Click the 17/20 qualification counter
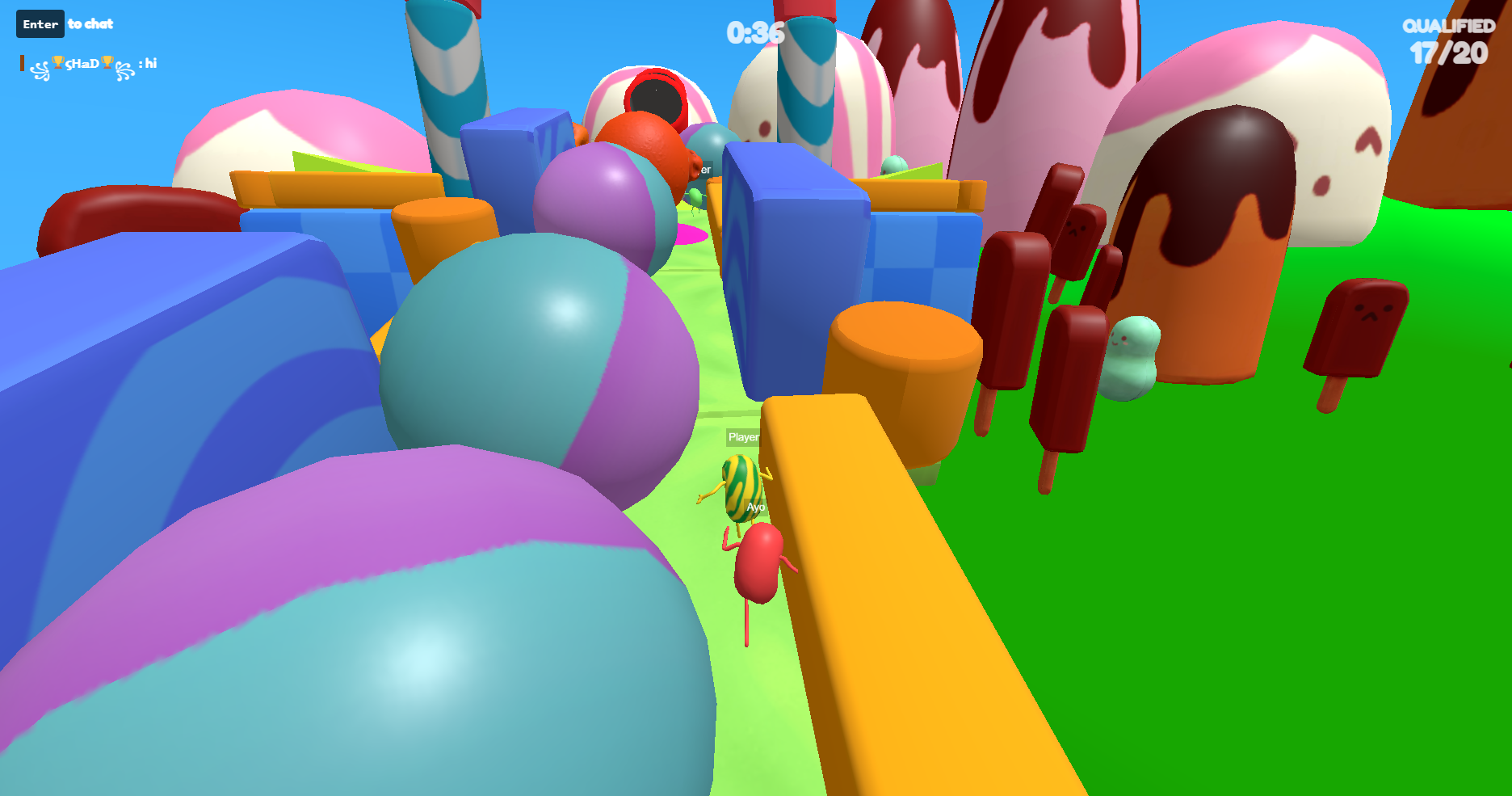 (x=1448, y=55)
